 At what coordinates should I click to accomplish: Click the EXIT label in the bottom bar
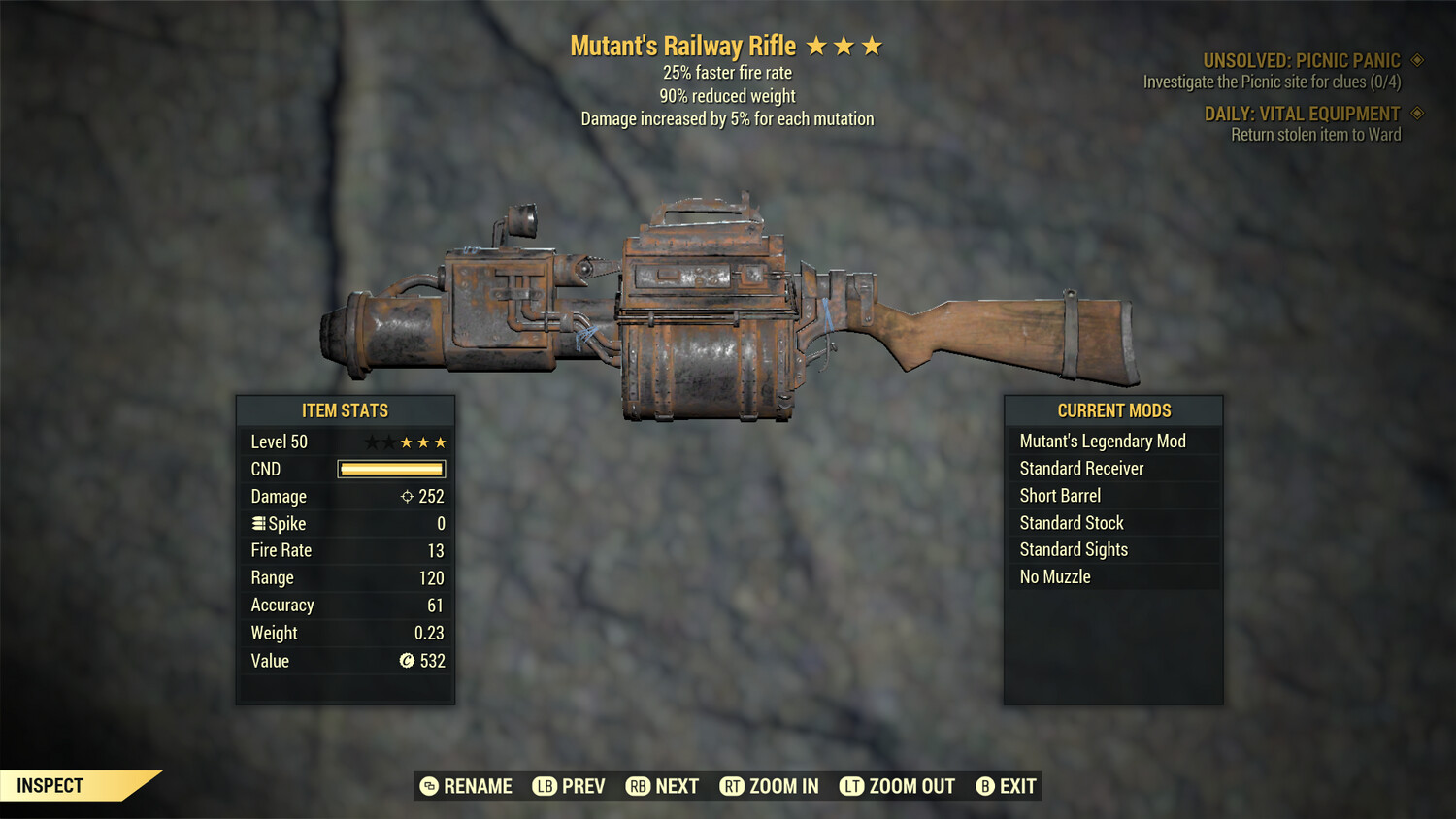(x=1018, y=786)
